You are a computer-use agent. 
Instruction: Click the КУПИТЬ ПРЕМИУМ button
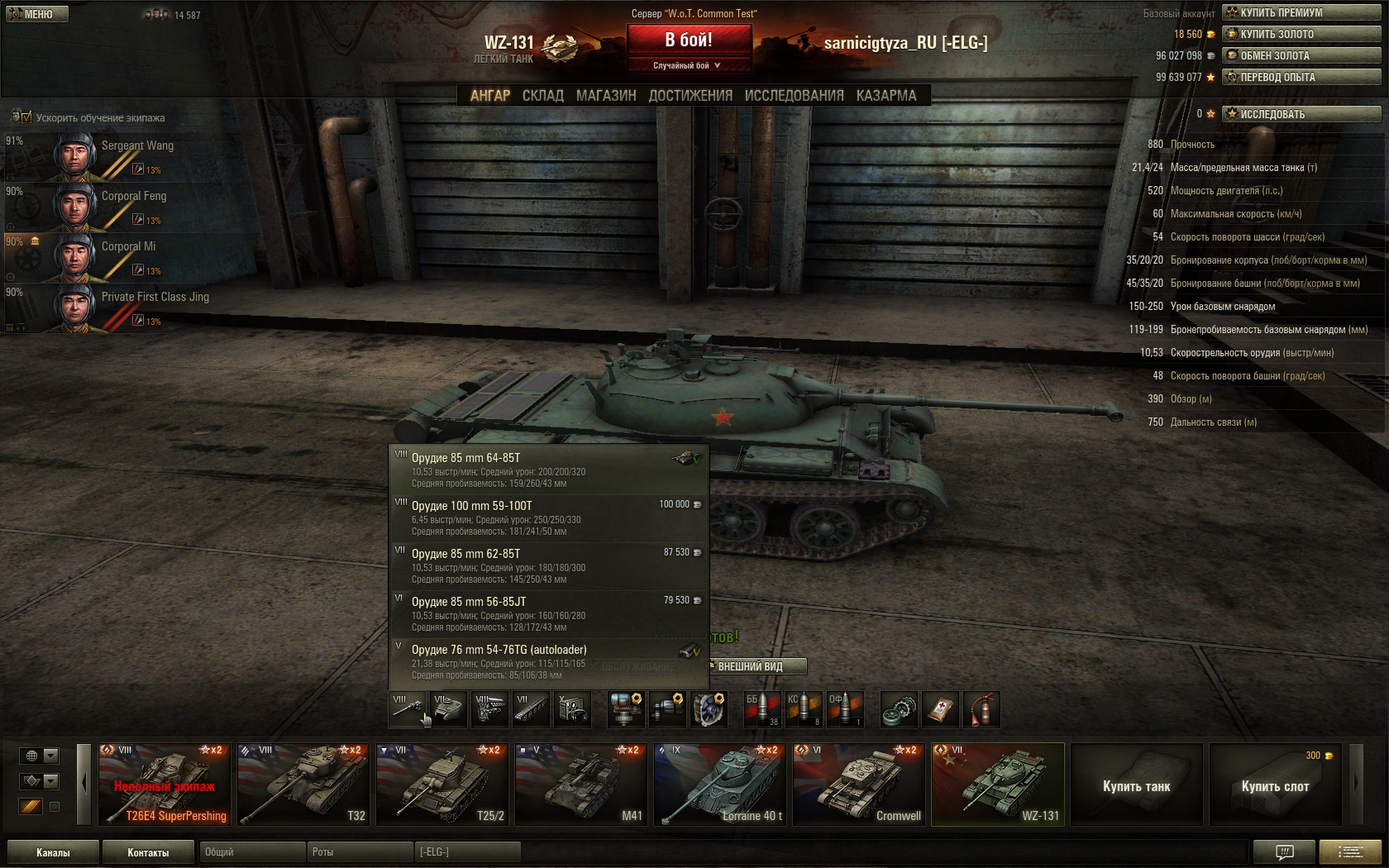(1301, 12)
